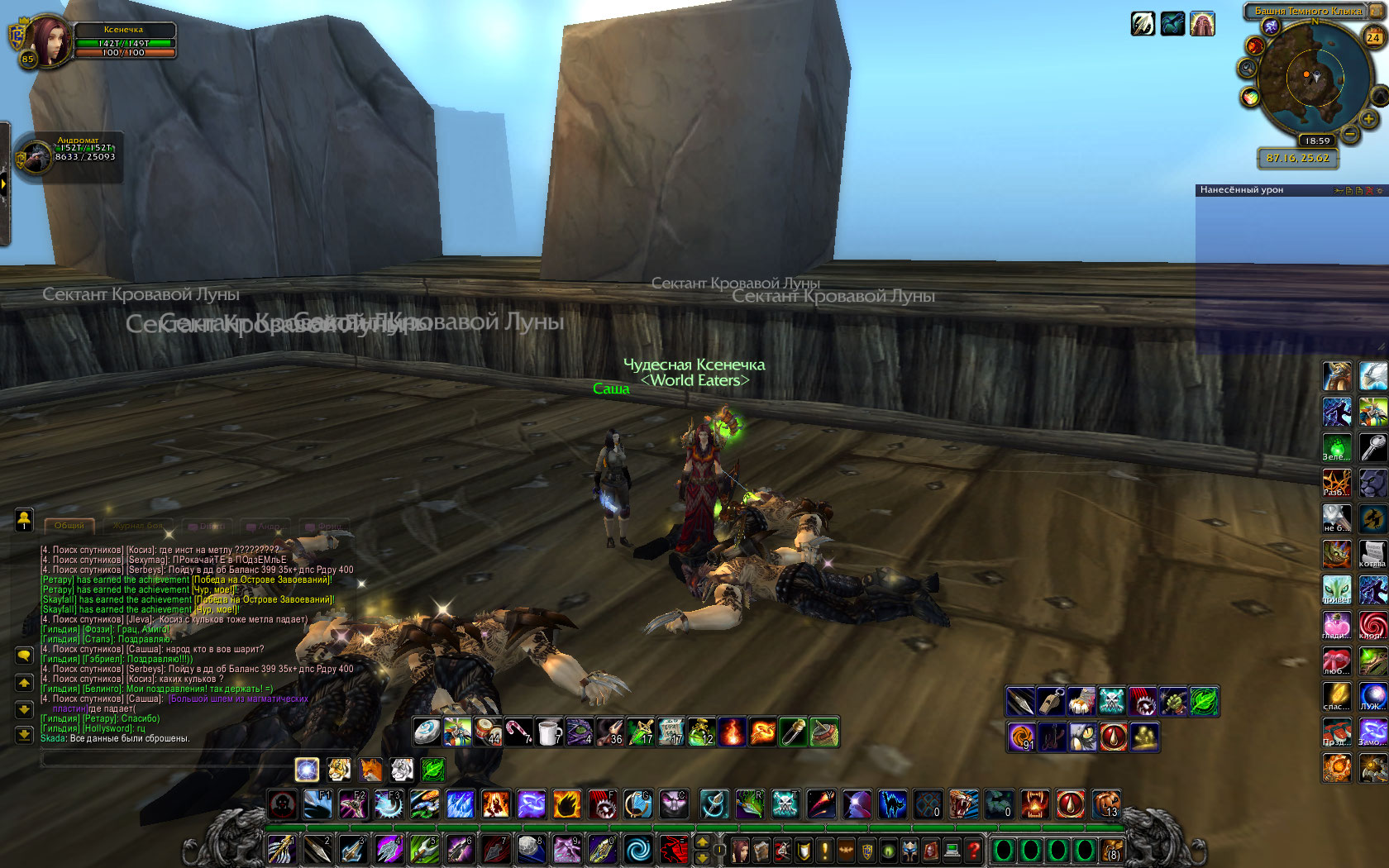Select the fox pet stance icon

point(370,770)
